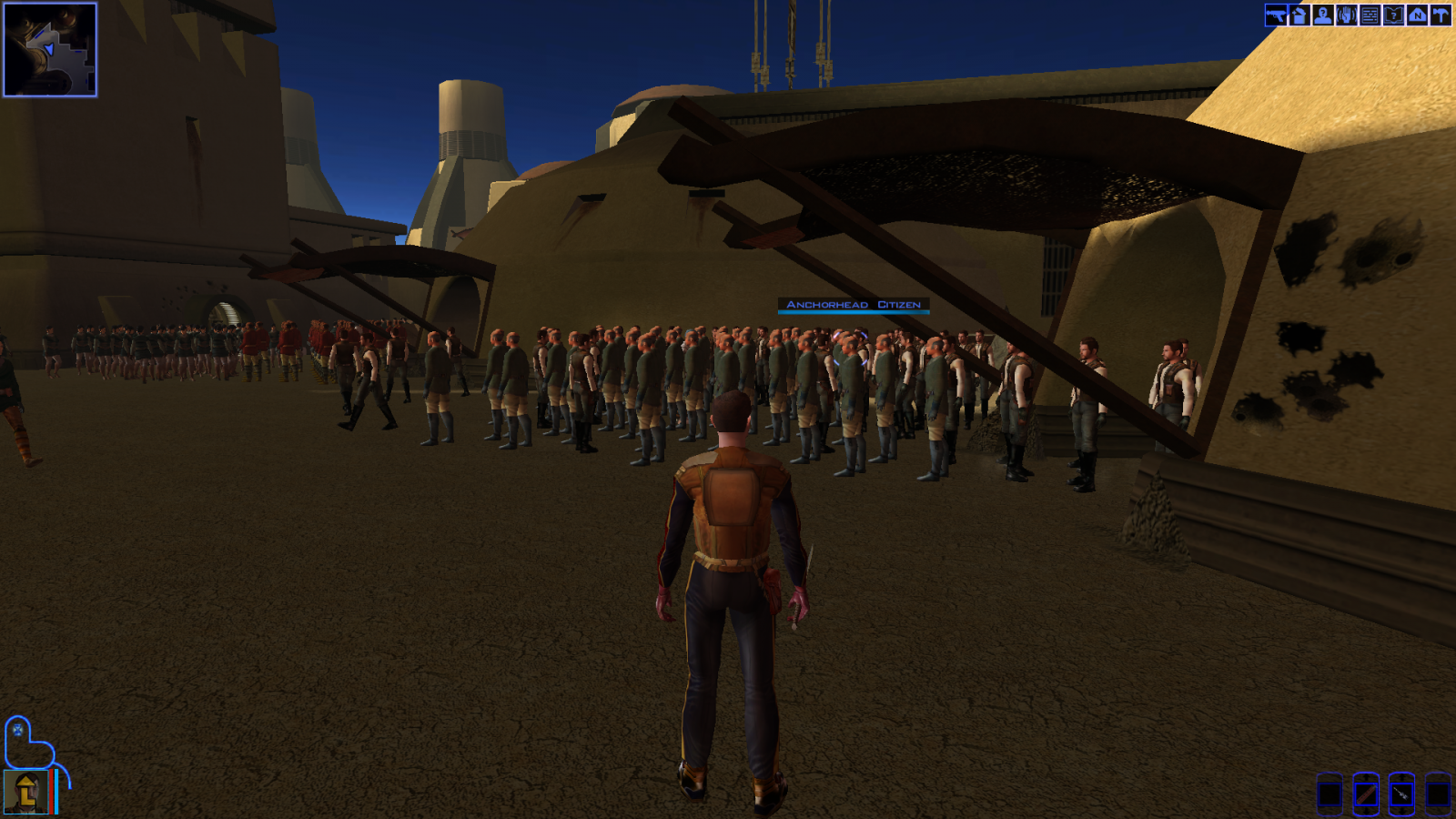Screen dimensions: 1456x819
Task: Open the Equip screen blaster icon
Action: [x=1276, y=15]
